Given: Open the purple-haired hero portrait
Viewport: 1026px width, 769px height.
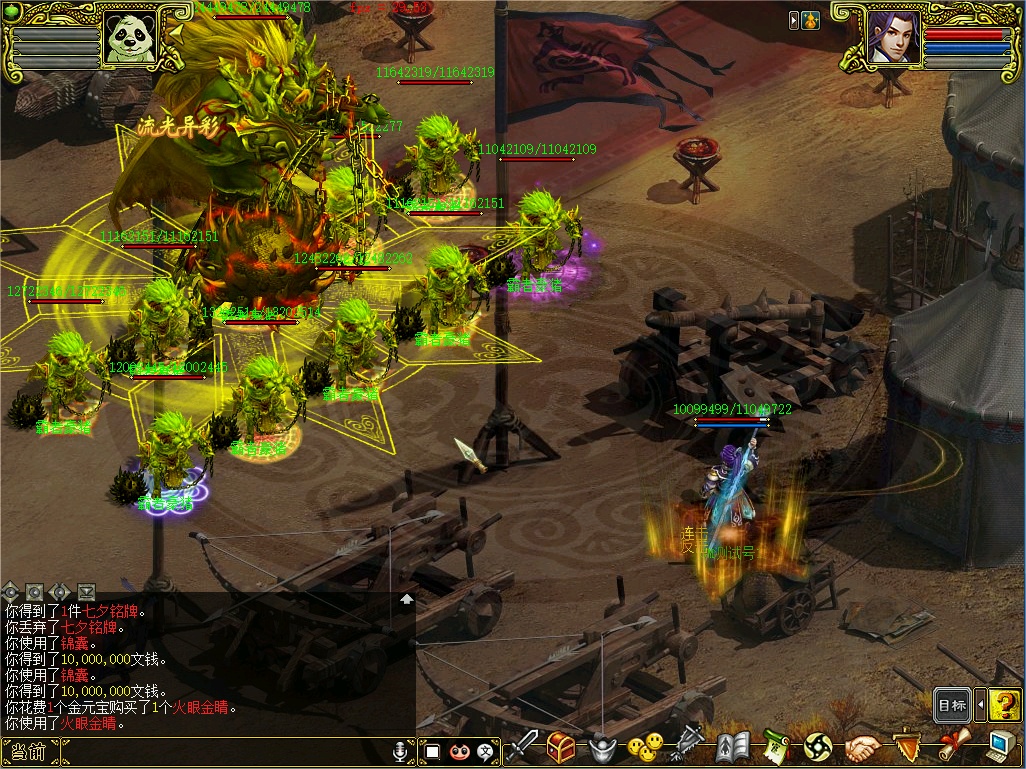Looking at the screenshot, I should pos(892,38).
